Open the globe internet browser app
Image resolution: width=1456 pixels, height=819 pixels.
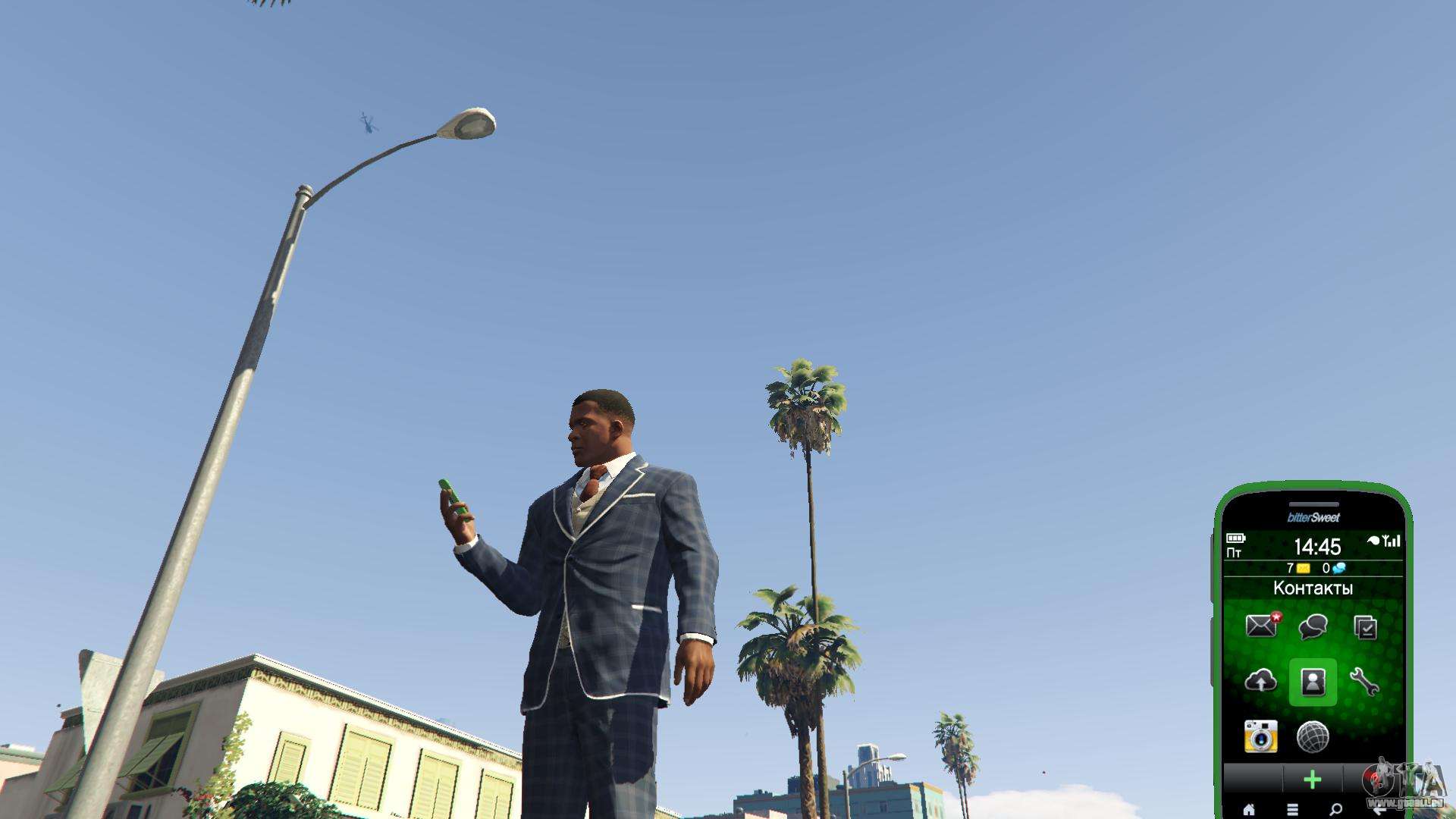click(x=1313, y=736)
